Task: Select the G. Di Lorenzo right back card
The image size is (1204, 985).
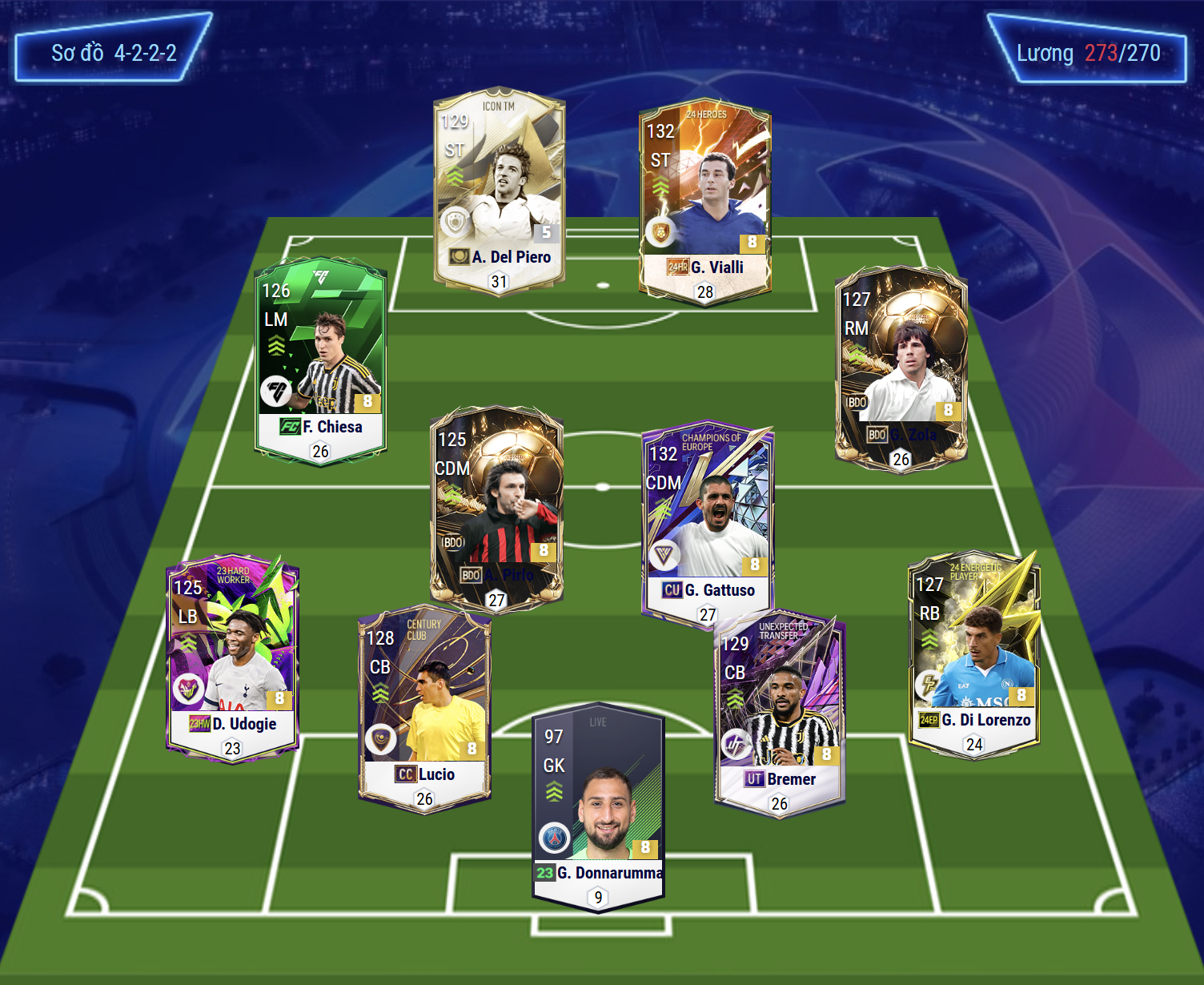Action: (973, 653)
